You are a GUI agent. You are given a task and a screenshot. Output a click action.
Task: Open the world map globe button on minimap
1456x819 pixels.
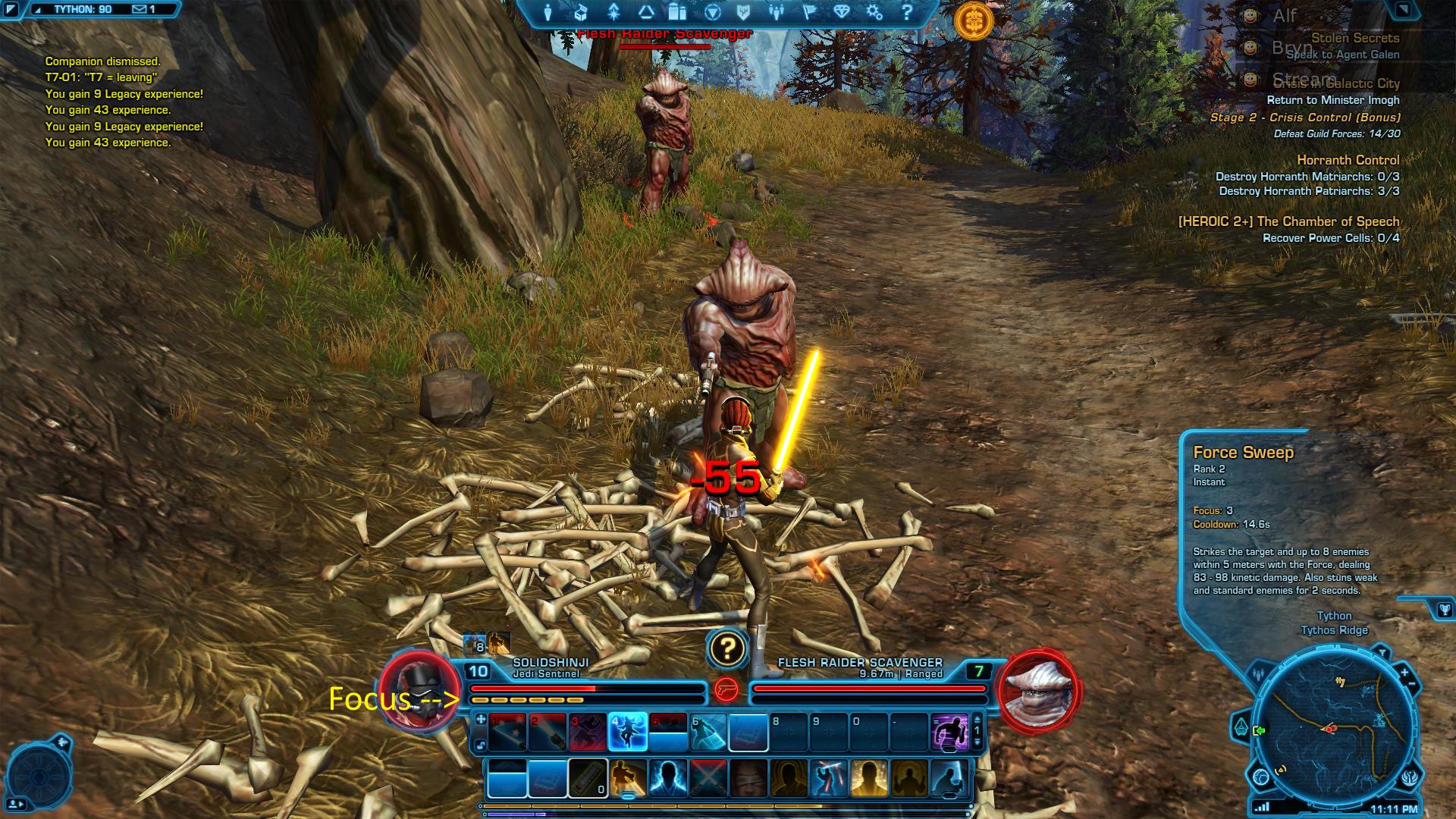click(x=1260, y=777)
